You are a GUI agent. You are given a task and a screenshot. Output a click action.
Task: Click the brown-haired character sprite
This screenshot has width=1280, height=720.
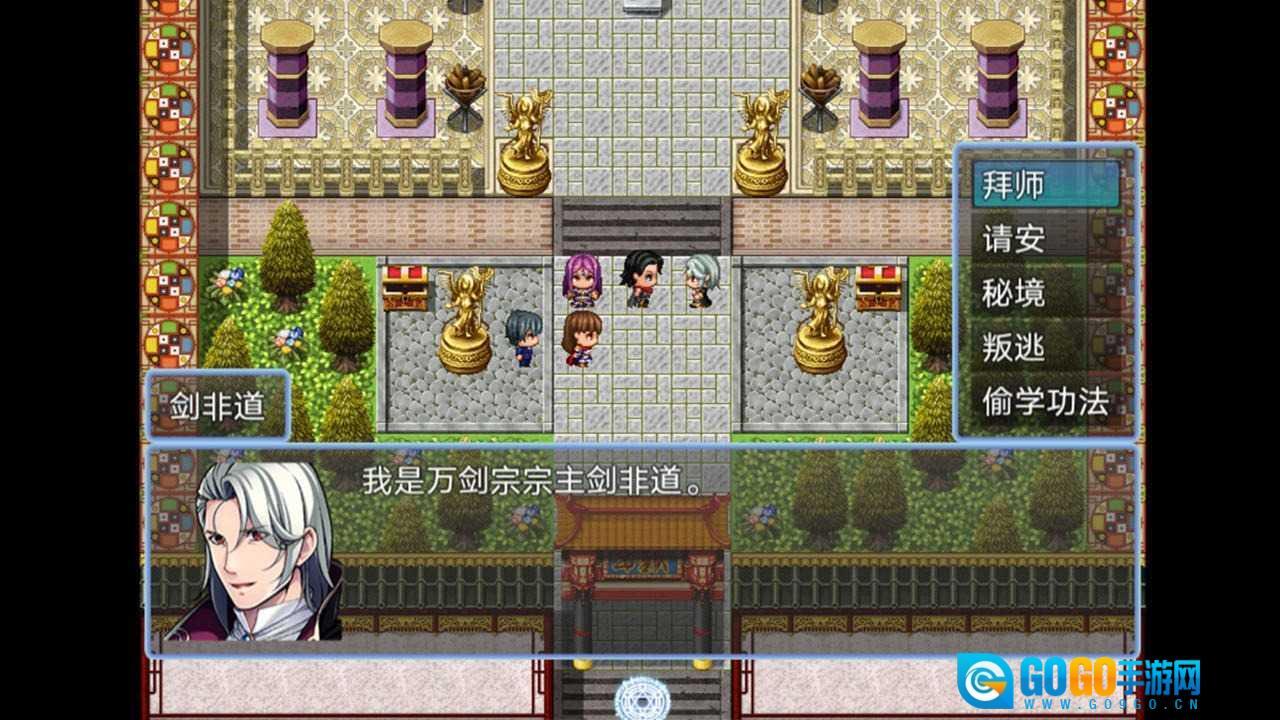coord(580,340)
